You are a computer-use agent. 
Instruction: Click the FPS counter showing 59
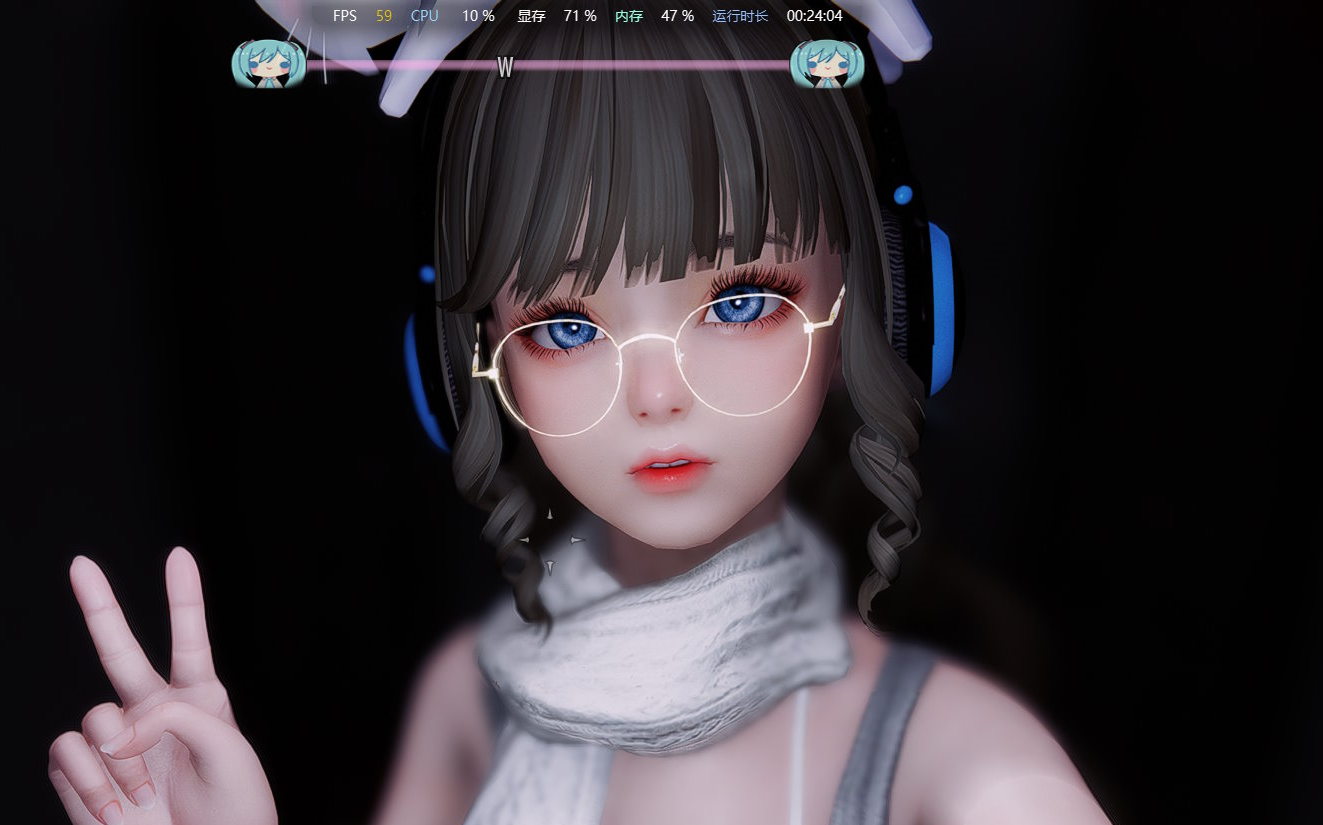point(383,15)
